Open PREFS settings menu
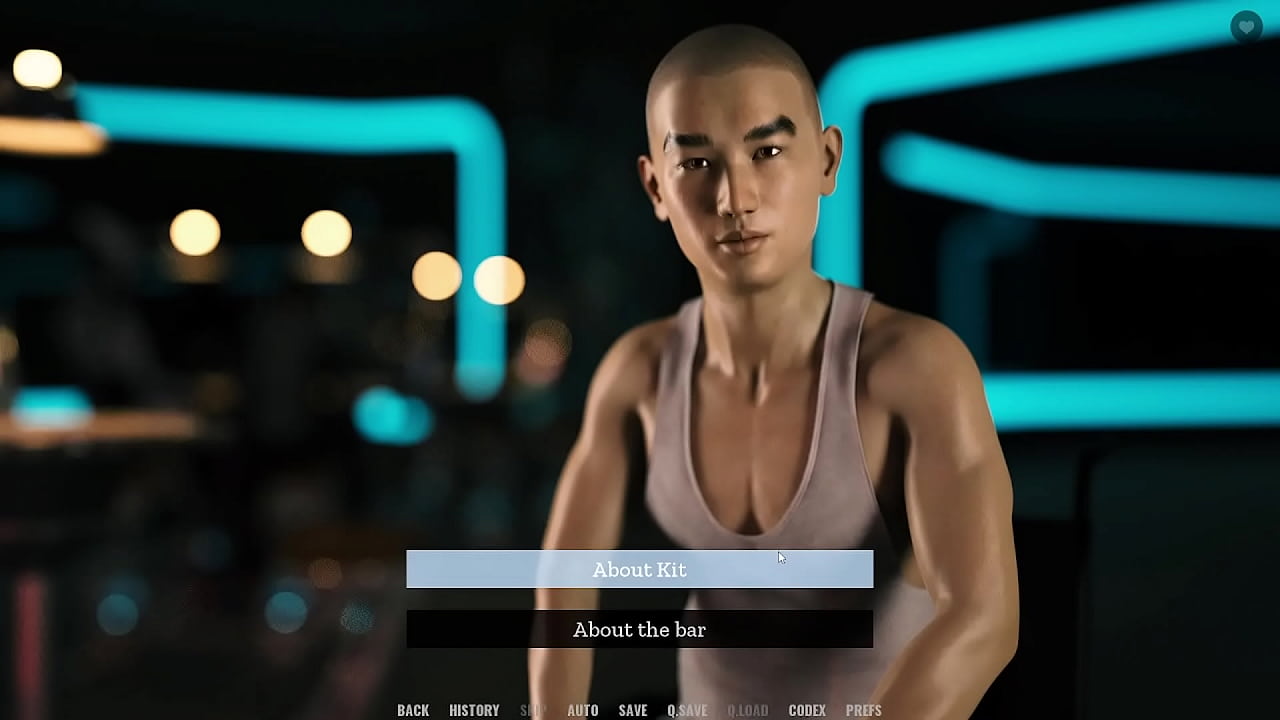Screen dimensions: 1280x720 [864, 710]
